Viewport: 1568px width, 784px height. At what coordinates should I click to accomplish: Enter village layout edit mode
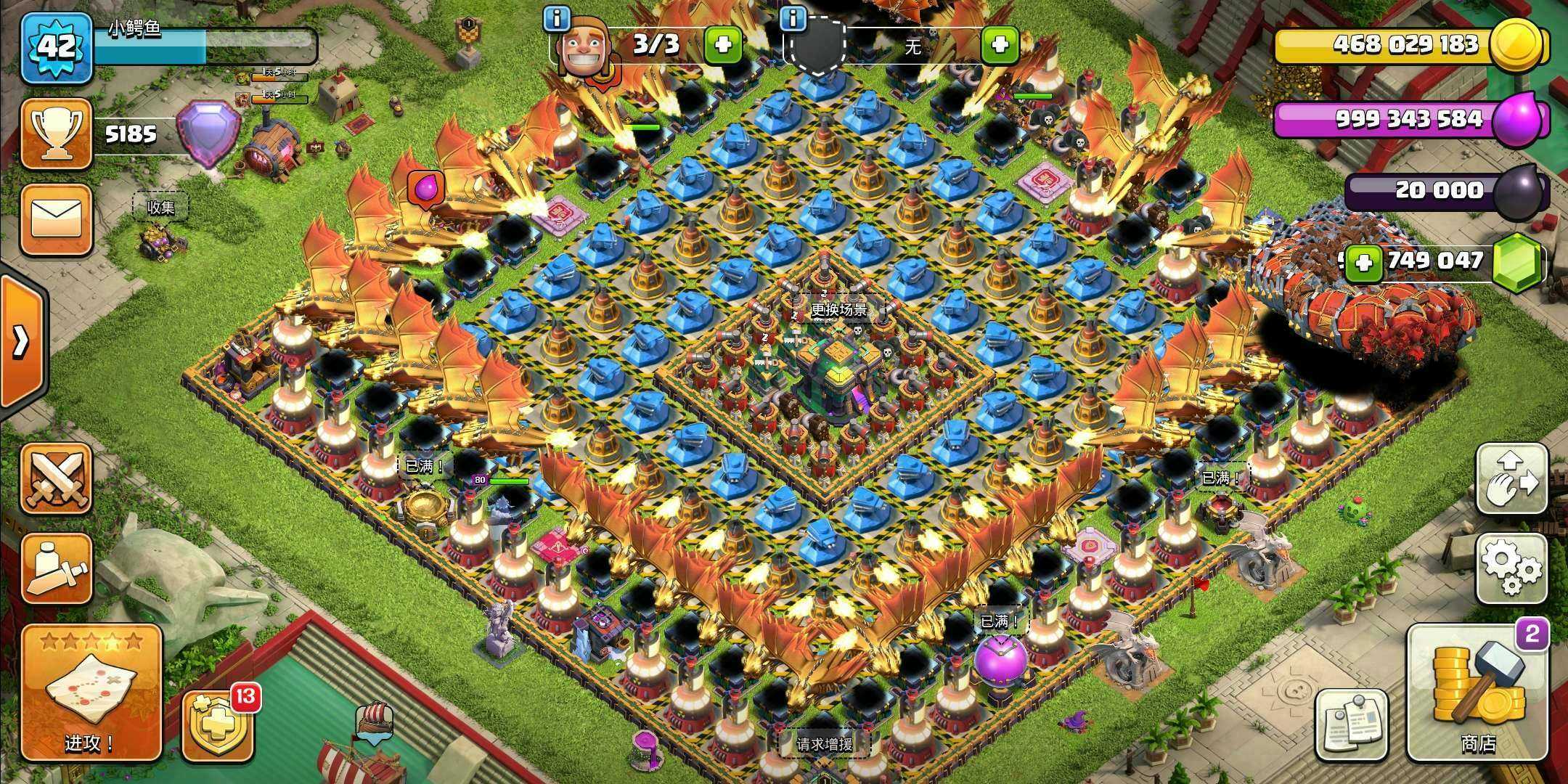pyautogui.click(x=1513, y=479)
